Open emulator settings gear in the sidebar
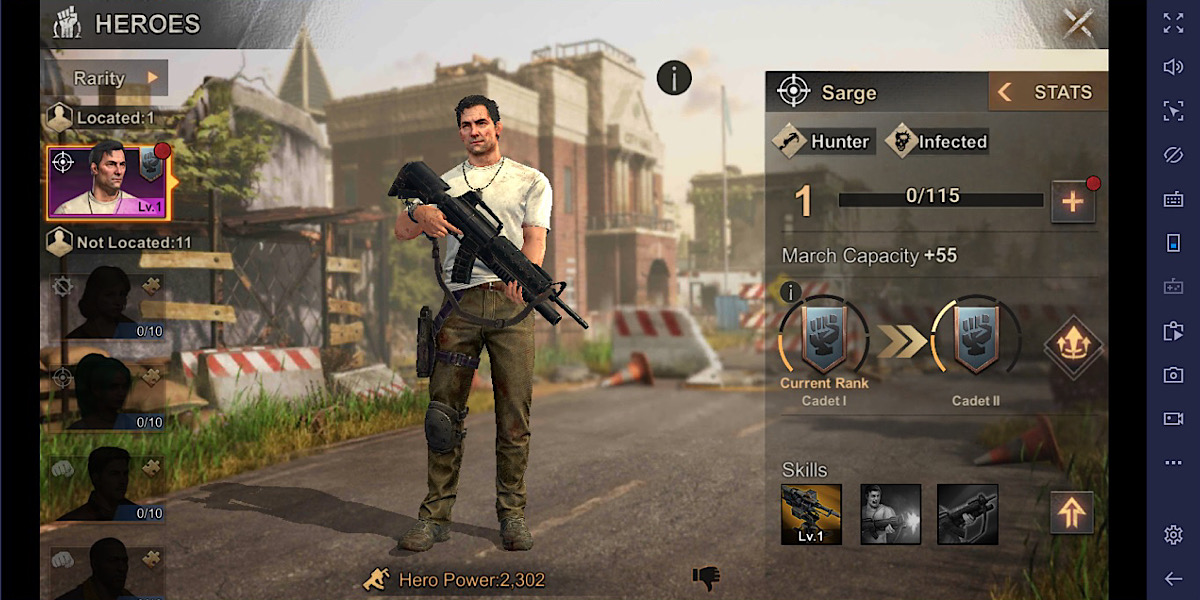Image resolution: width=1200 pixels, height=600 pixels. (x=1173, y=535)
